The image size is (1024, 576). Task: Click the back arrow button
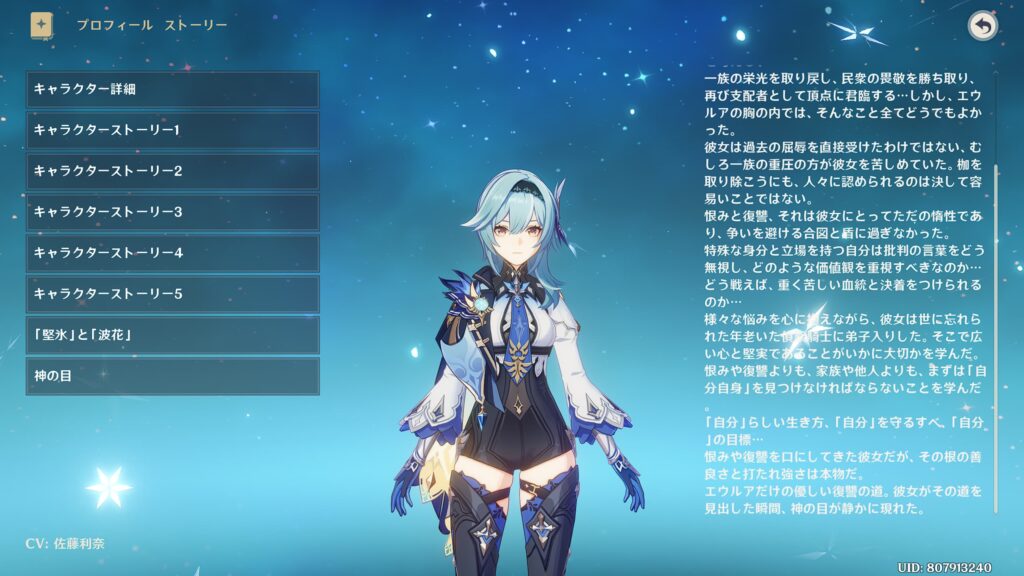point(983,27)
